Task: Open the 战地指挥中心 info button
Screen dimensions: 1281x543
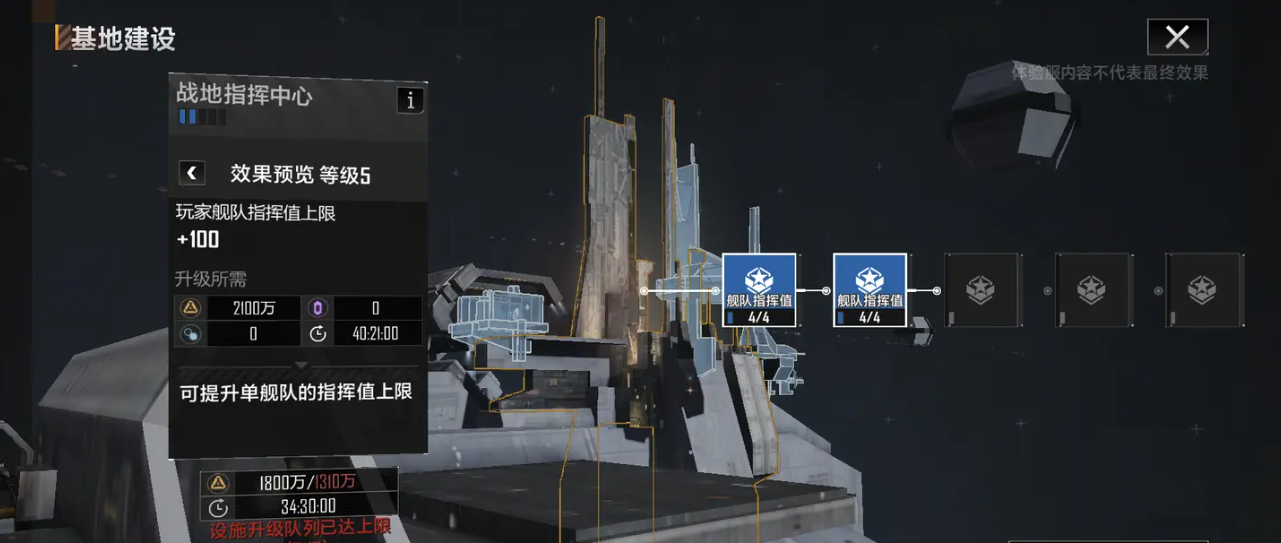Action: click(x=410, y=100)
